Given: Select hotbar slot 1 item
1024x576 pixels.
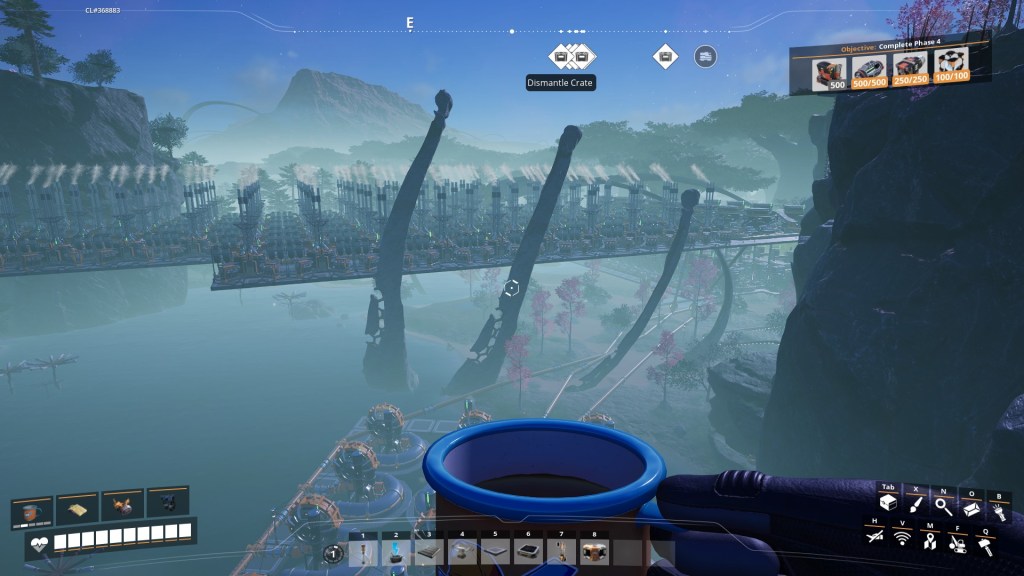Looking at the screenshot, I should [x=364, y=550].
